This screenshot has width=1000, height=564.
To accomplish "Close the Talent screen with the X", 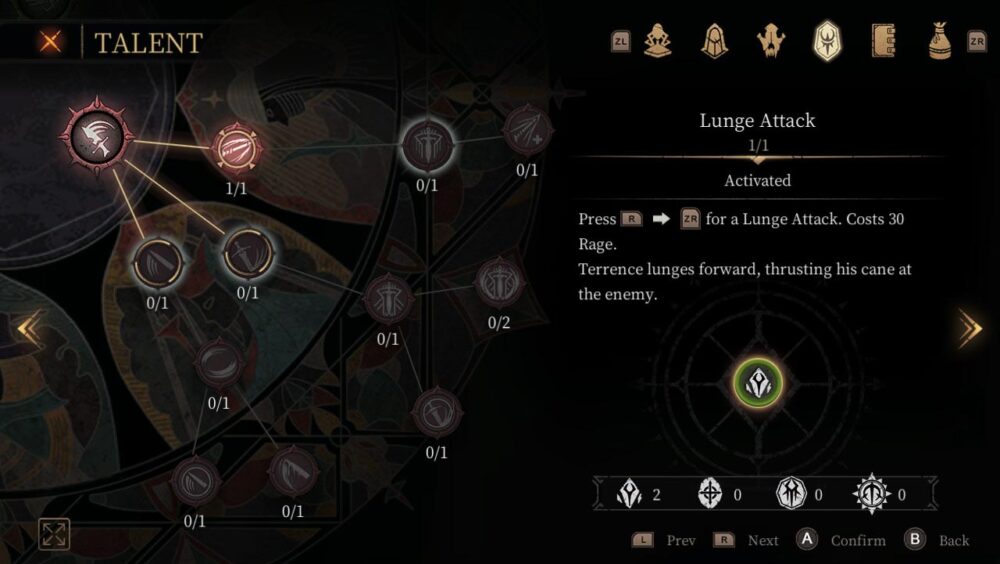I will (49, 42).
